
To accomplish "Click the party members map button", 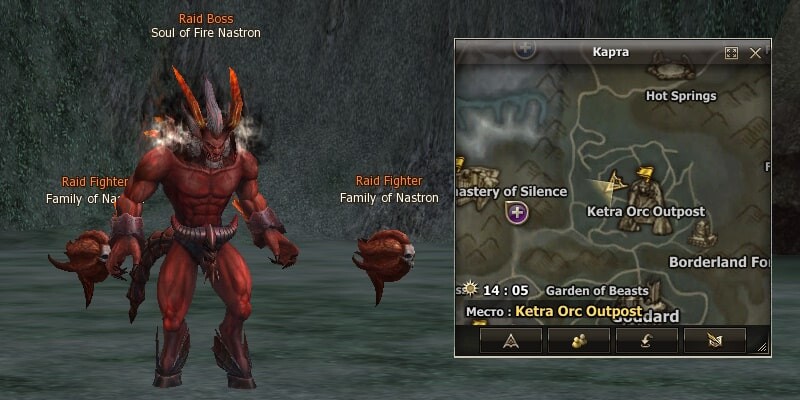I will [579, 340].
